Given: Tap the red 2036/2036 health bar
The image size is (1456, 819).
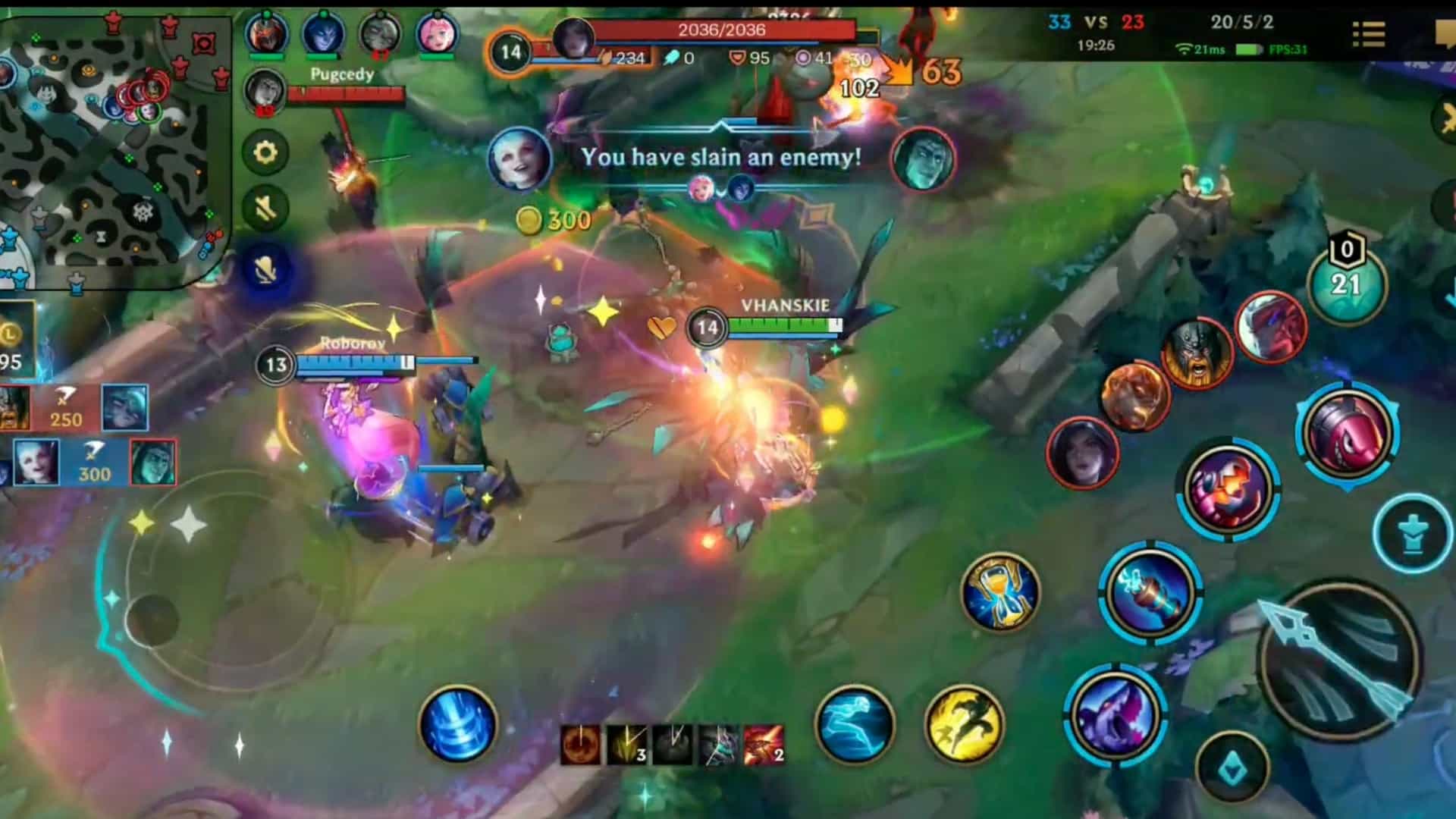Looking at the screenshot, I should click(x=720, y=30).
